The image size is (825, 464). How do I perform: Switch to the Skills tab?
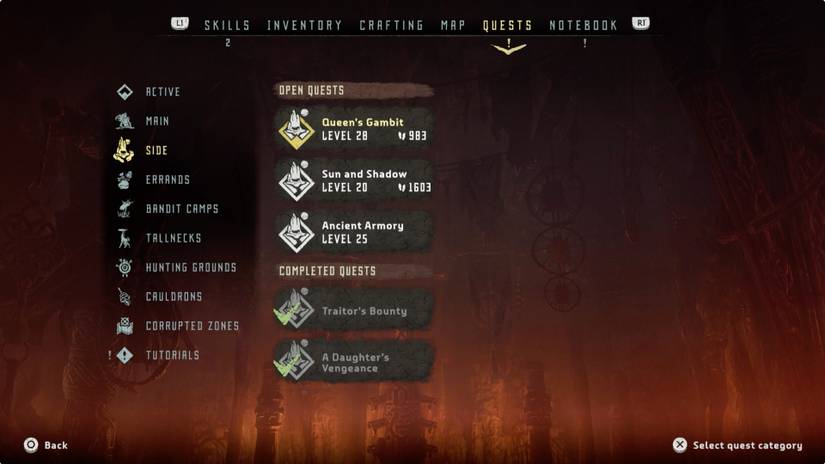click(x=227, y=25)
